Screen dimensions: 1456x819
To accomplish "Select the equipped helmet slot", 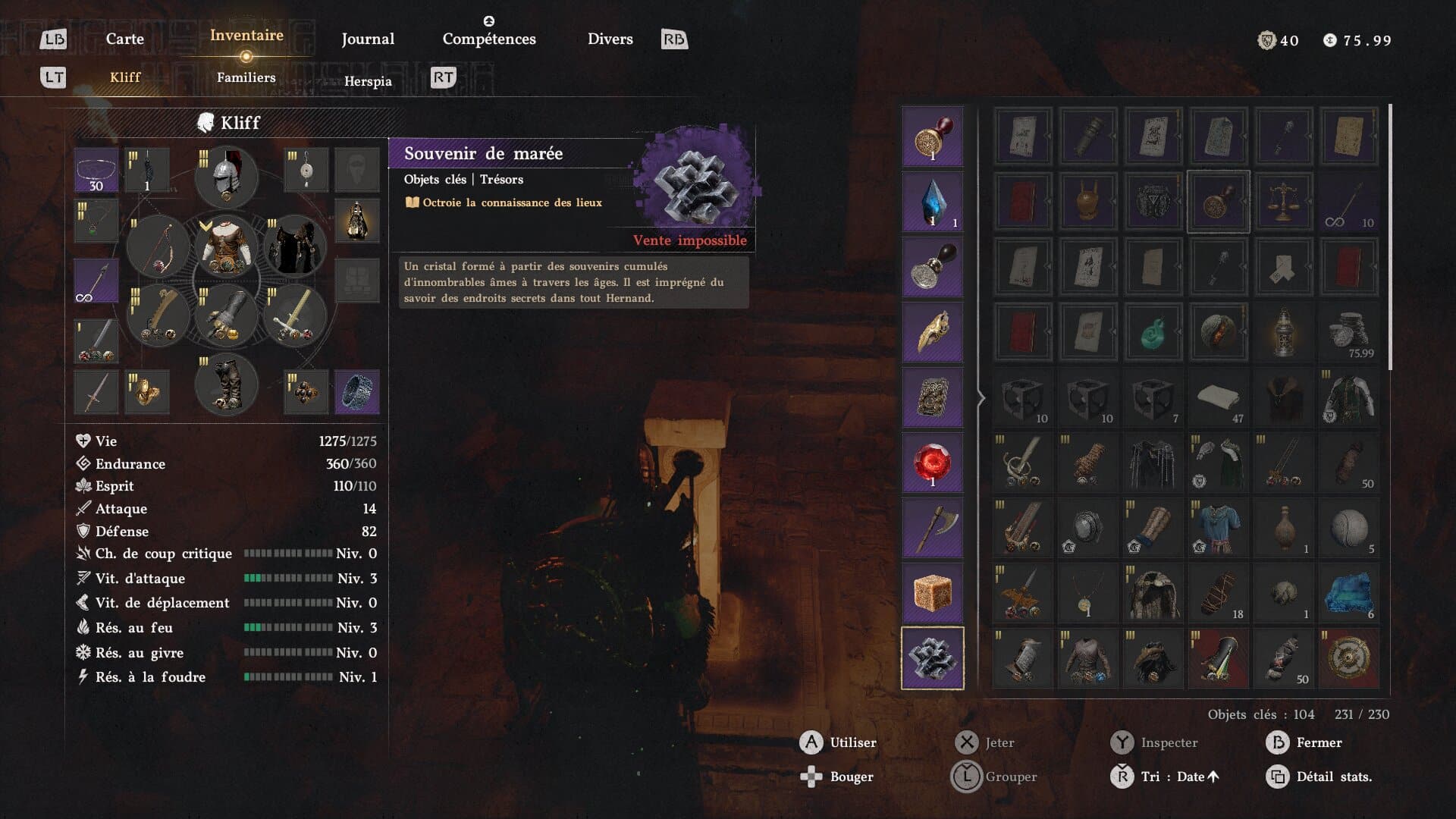I will (226, 177).
